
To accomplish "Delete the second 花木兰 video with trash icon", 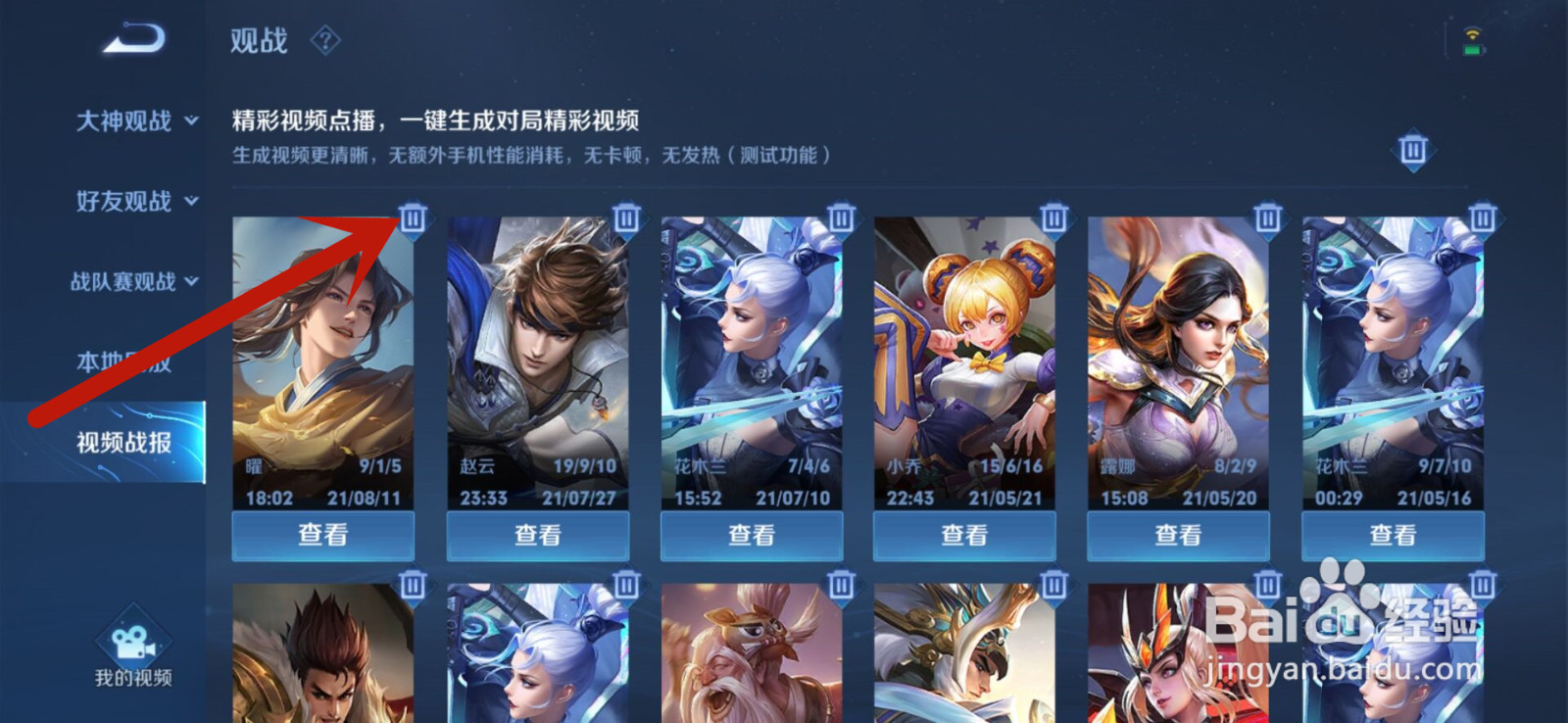I will click(1481, 218).
